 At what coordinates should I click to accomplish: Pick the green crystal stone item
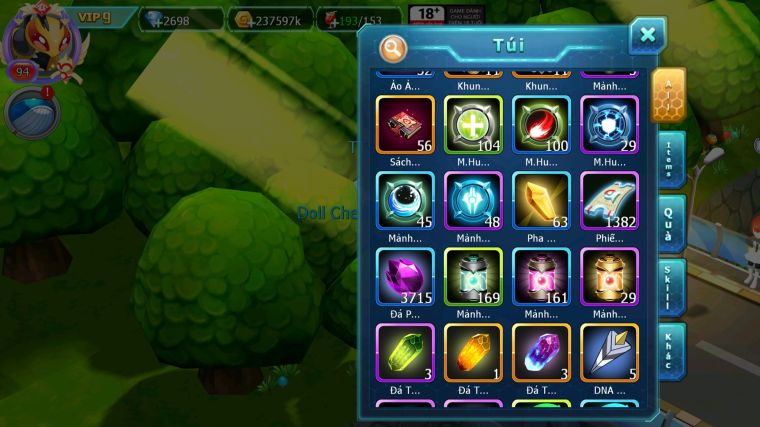(x=405, y=353)
